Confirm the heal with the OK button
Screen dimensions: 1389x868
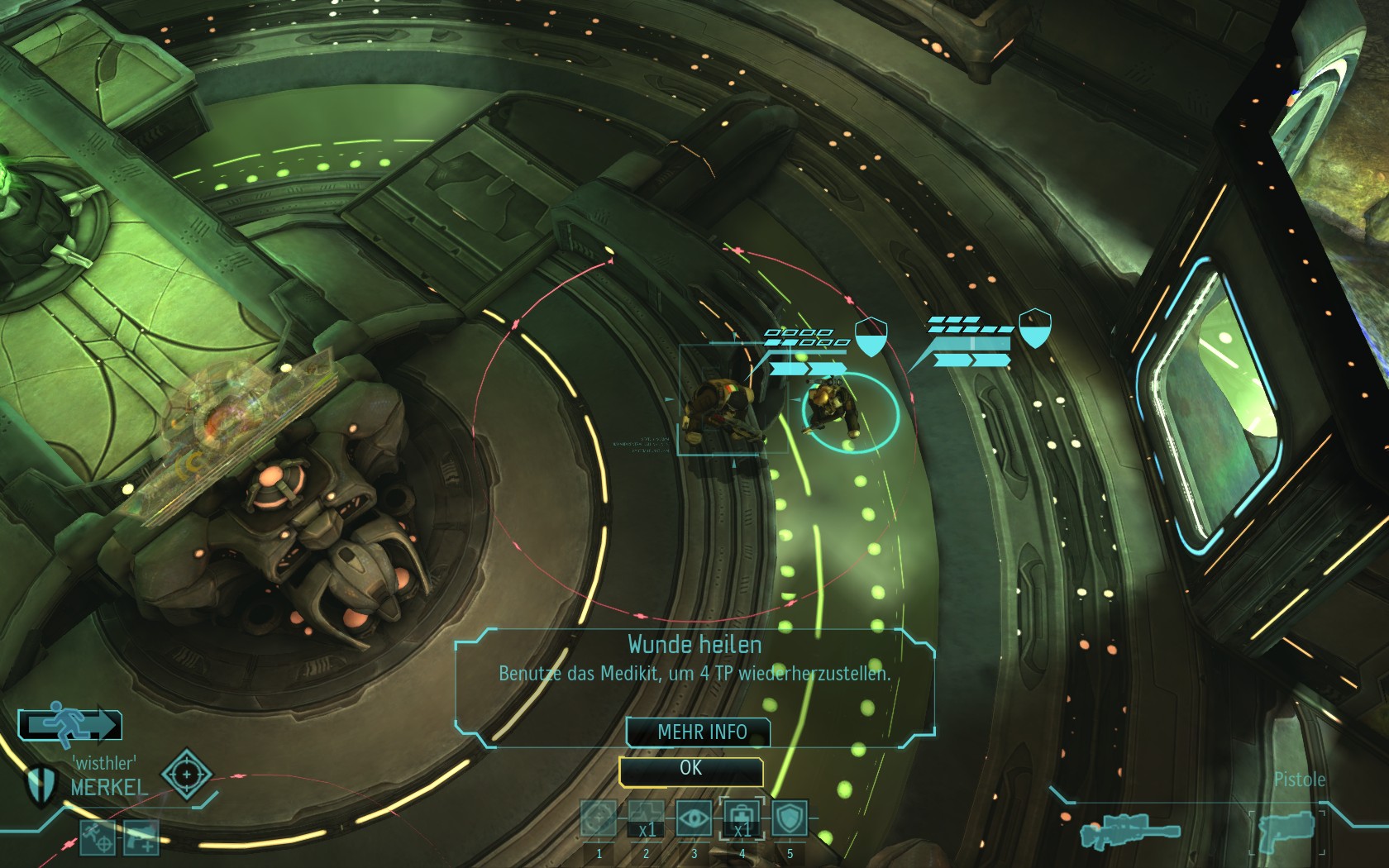pyautogui.click(x=691, y=770)
